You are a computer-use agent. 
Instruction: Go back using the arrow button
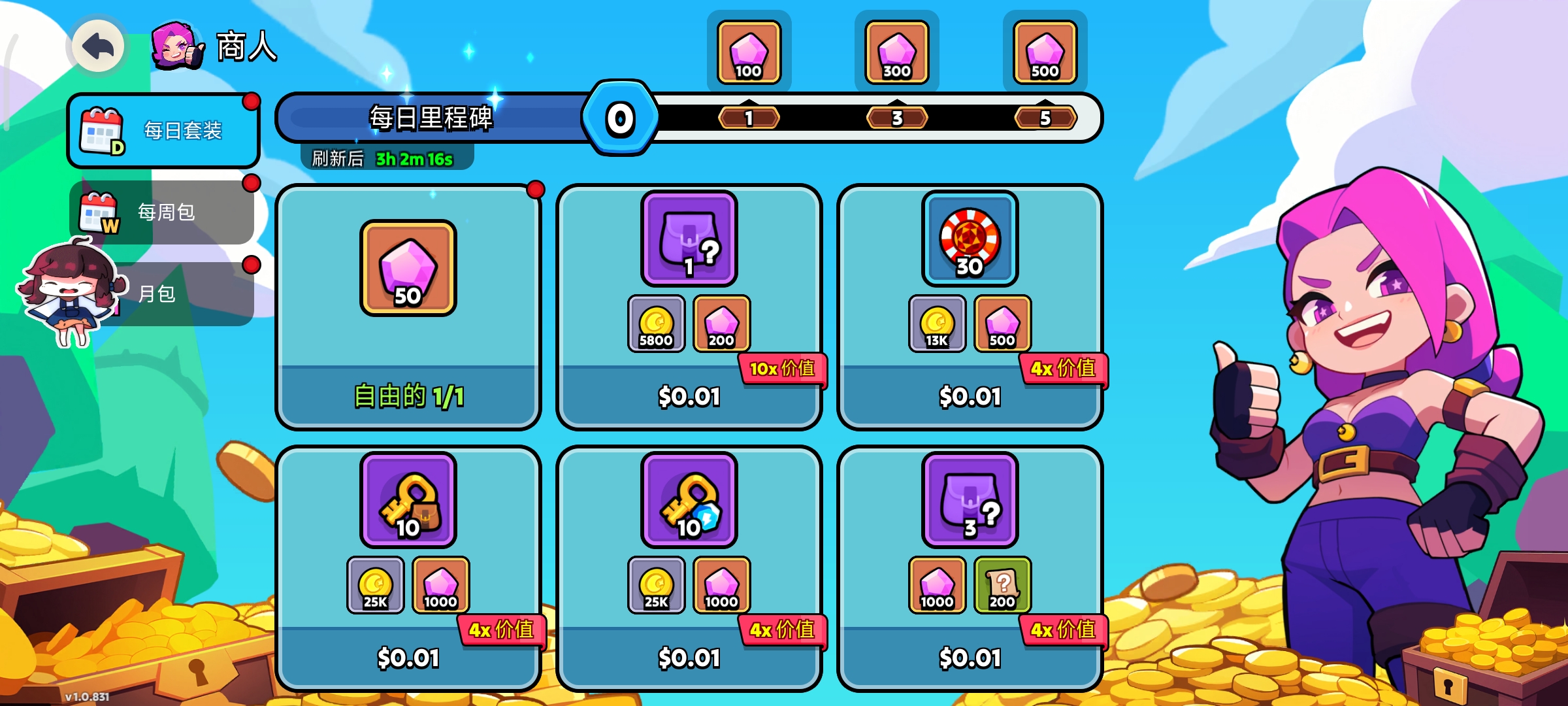(x=98, y=46)
